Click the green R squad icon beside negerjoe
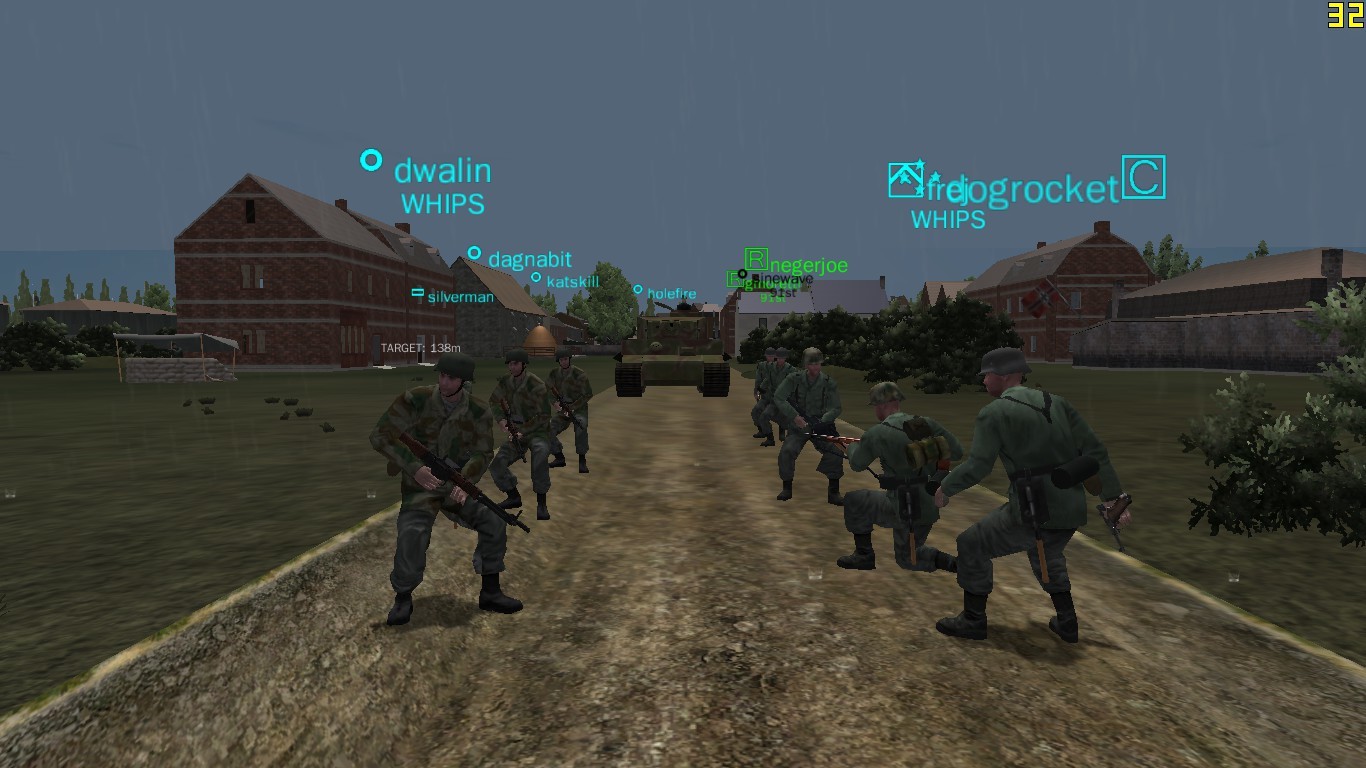Image resolution: width=1366 pixels, height=768 pixels. click(x=755, y=260)
